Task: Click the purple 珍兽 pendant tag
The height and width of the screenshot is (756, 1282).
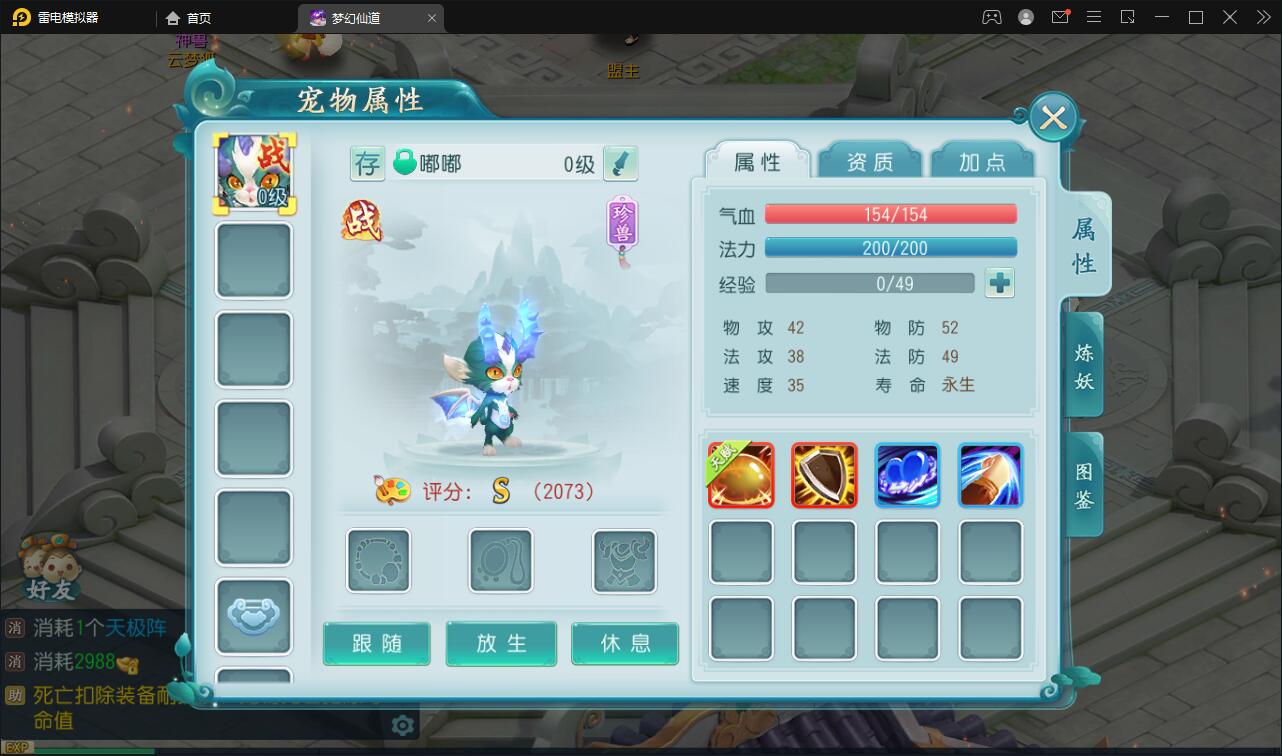Action: 620,222
